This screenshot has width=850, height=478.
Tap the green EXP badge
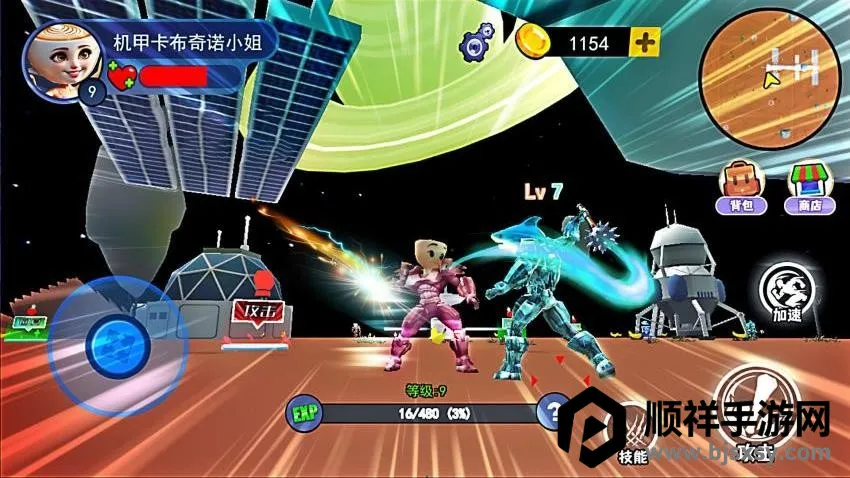[304, 411]
